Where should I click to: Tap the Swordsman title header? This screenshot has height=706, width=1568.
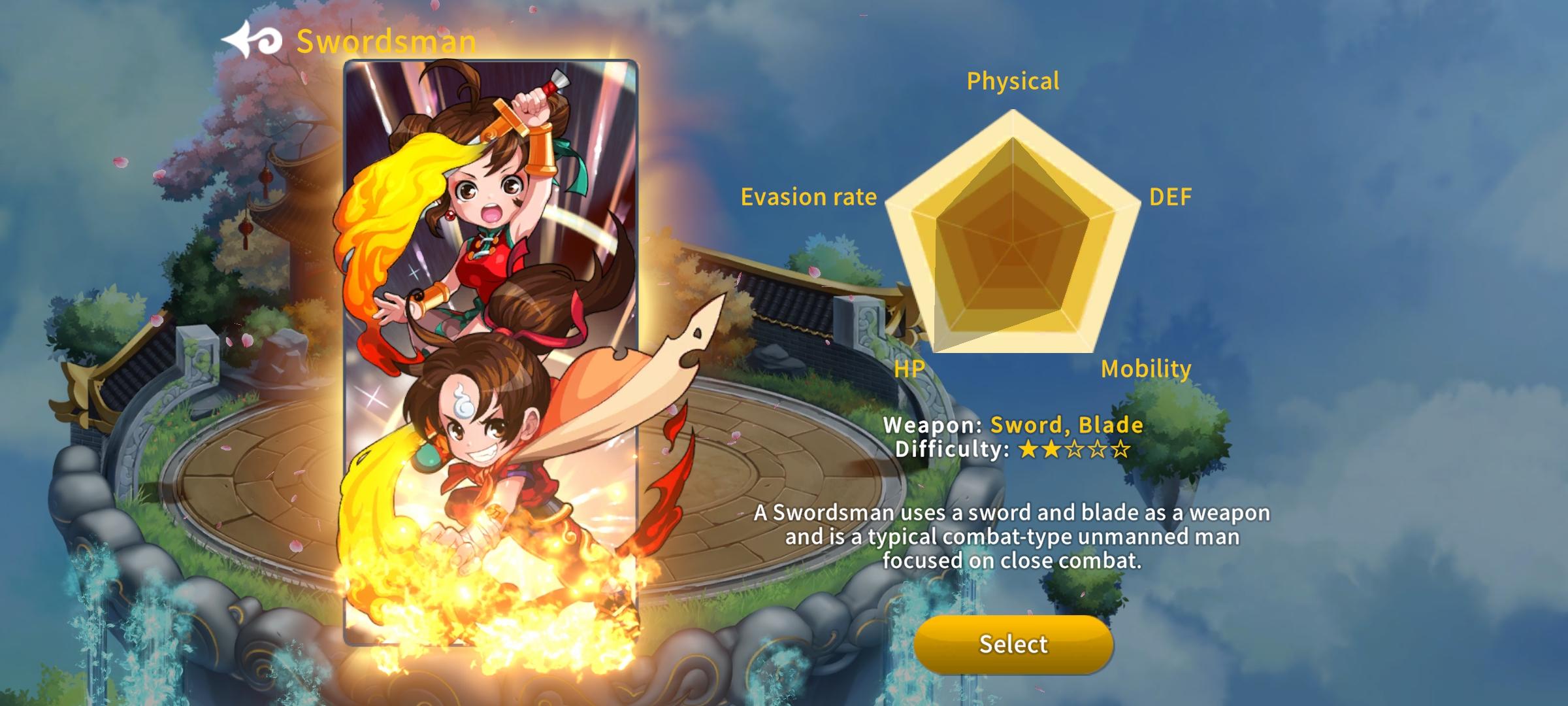click(x=387, y=41)
